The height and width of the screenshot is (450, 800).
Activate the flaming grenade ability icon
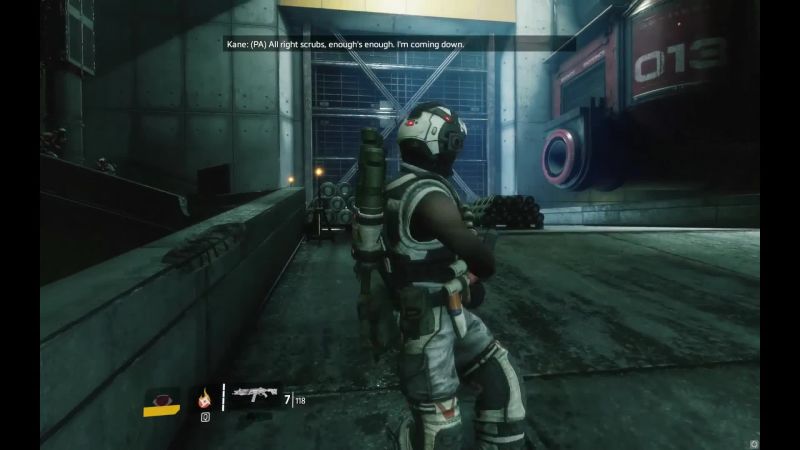[205, 397]
